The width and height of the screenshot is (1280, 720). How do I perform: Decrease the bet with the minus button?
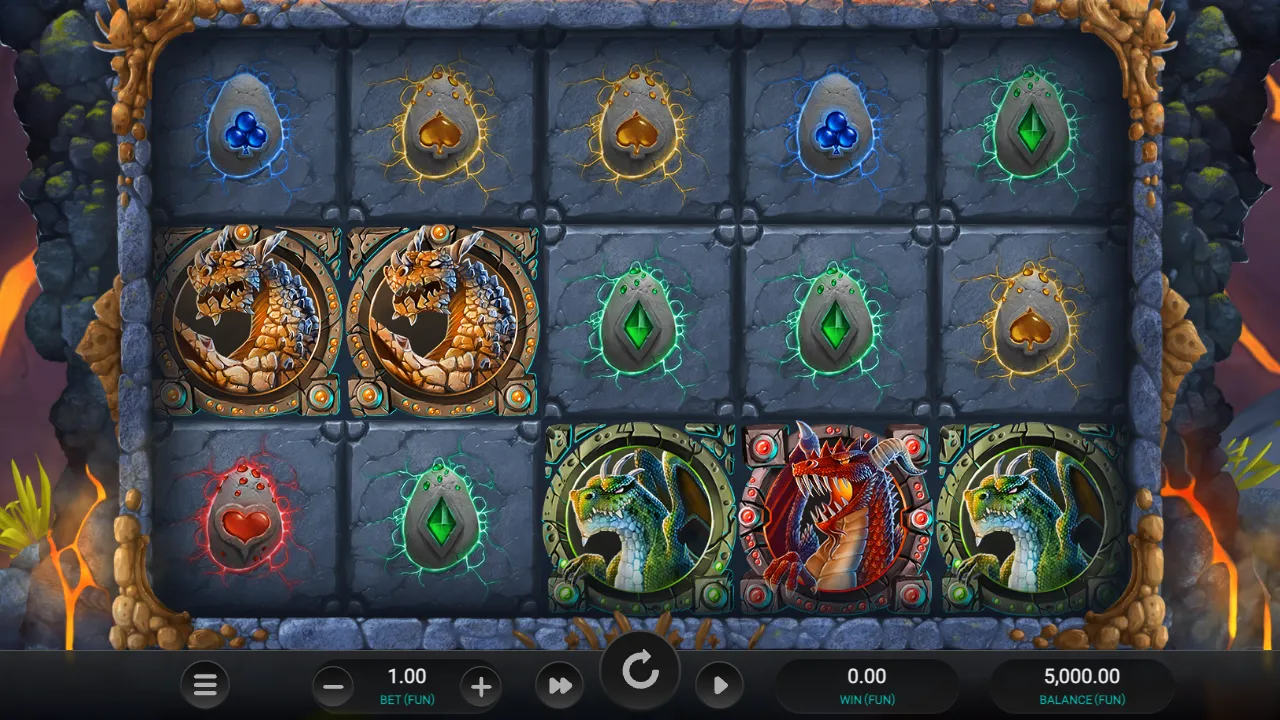[334, 686]
